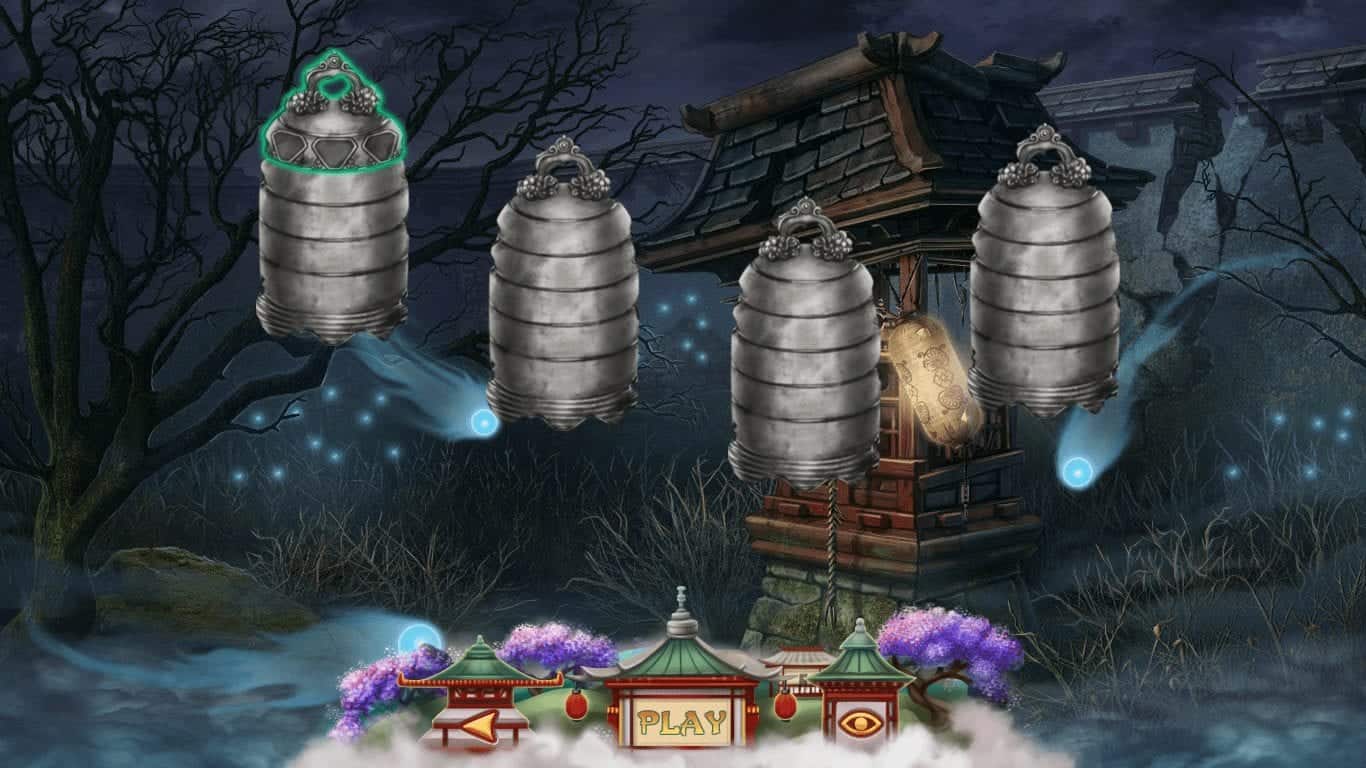Click the red lantern right of the PLAY sign
This screenshot has height=768, width=1366.
(786, 709)
